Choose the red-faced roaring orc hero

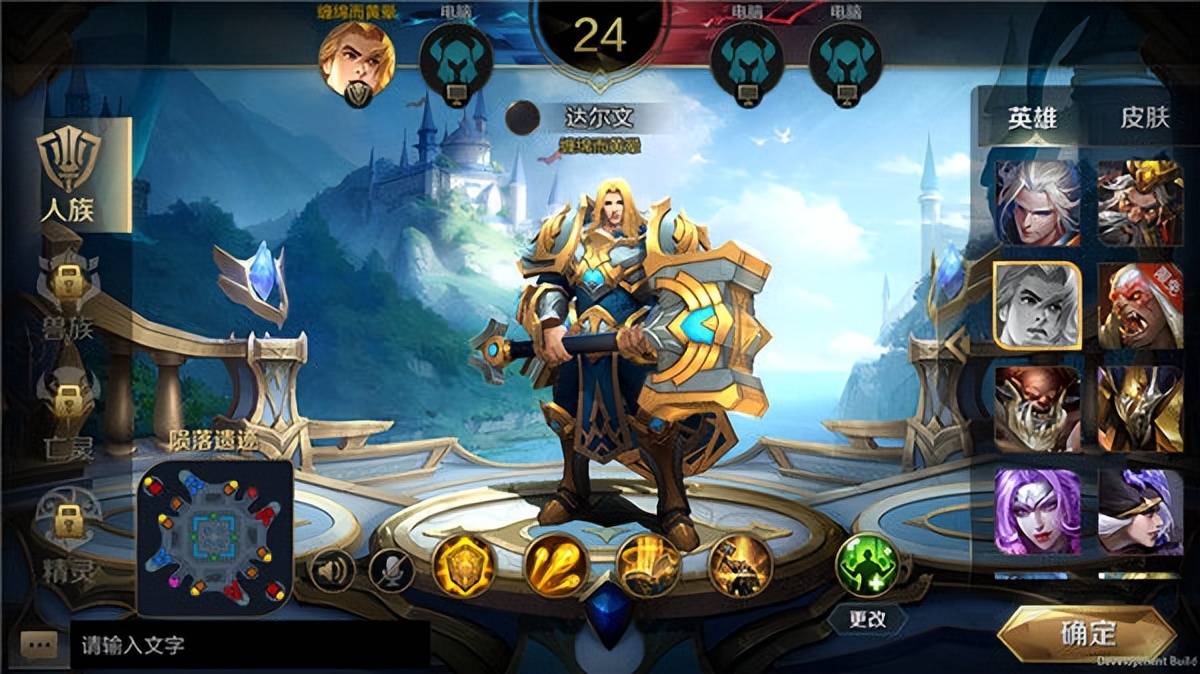(x=1140, y=306)
